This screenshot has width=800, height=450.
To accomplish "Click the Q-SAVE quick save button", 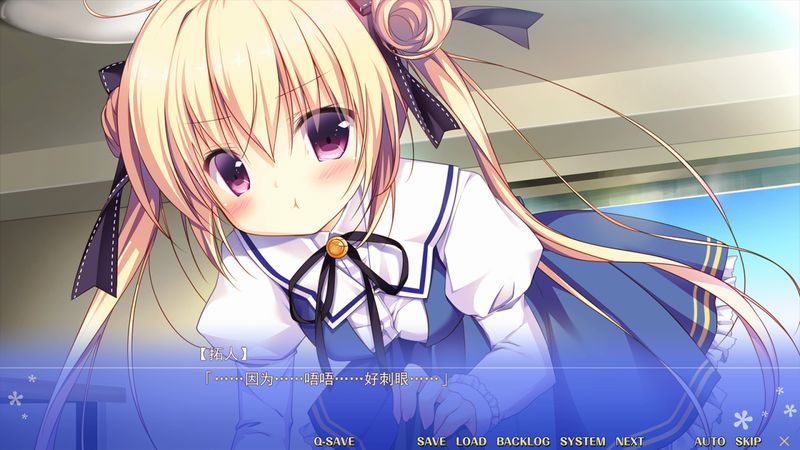I will (333, 441).
